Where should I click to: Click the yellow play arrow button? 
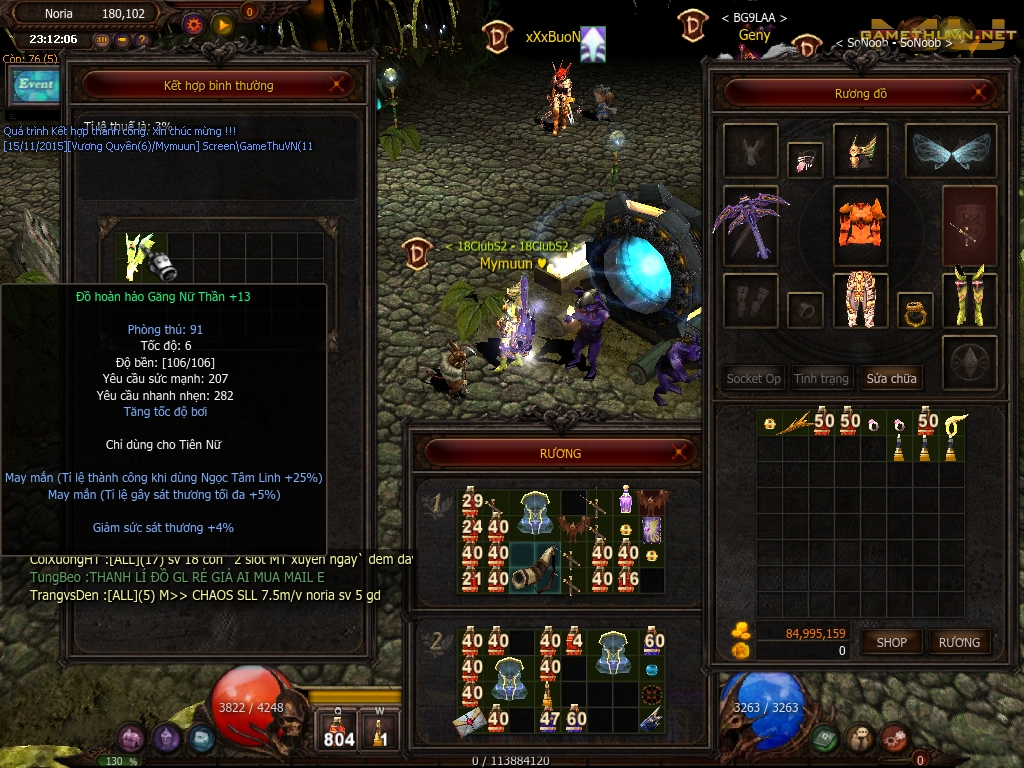point(222,24)
